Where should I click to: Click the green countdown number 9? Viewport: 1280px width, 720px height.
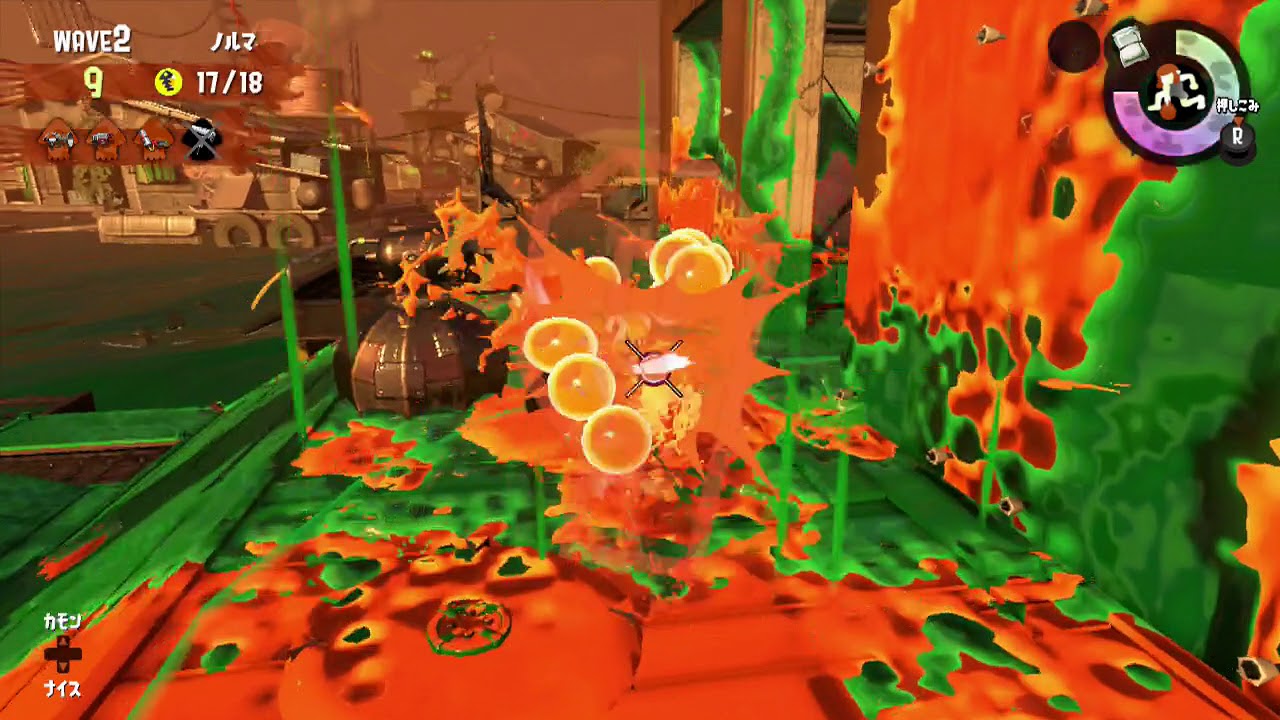[x=92, y=82]
